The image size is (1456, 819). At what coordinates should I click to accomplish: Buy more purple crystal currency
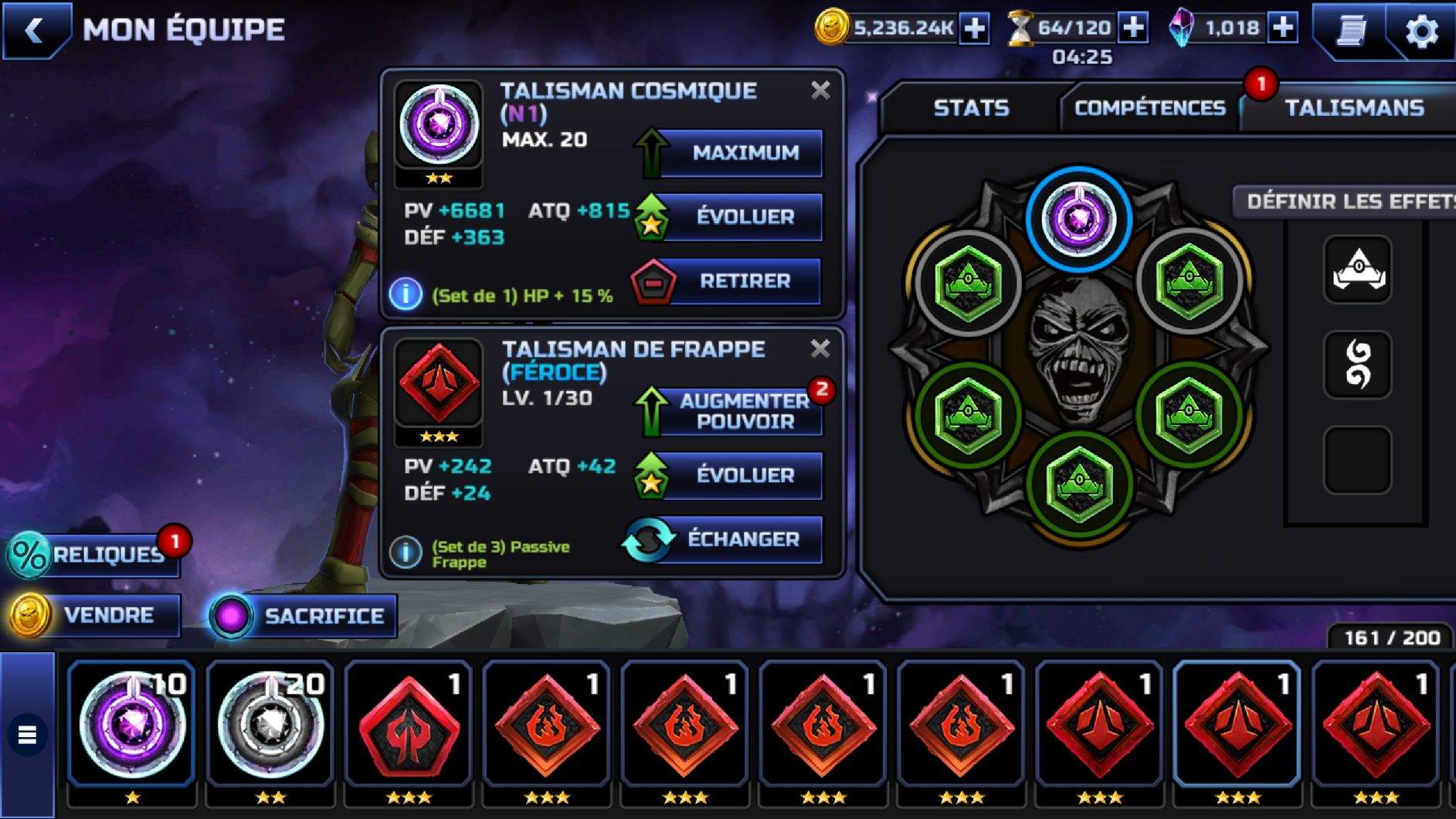1283,29
